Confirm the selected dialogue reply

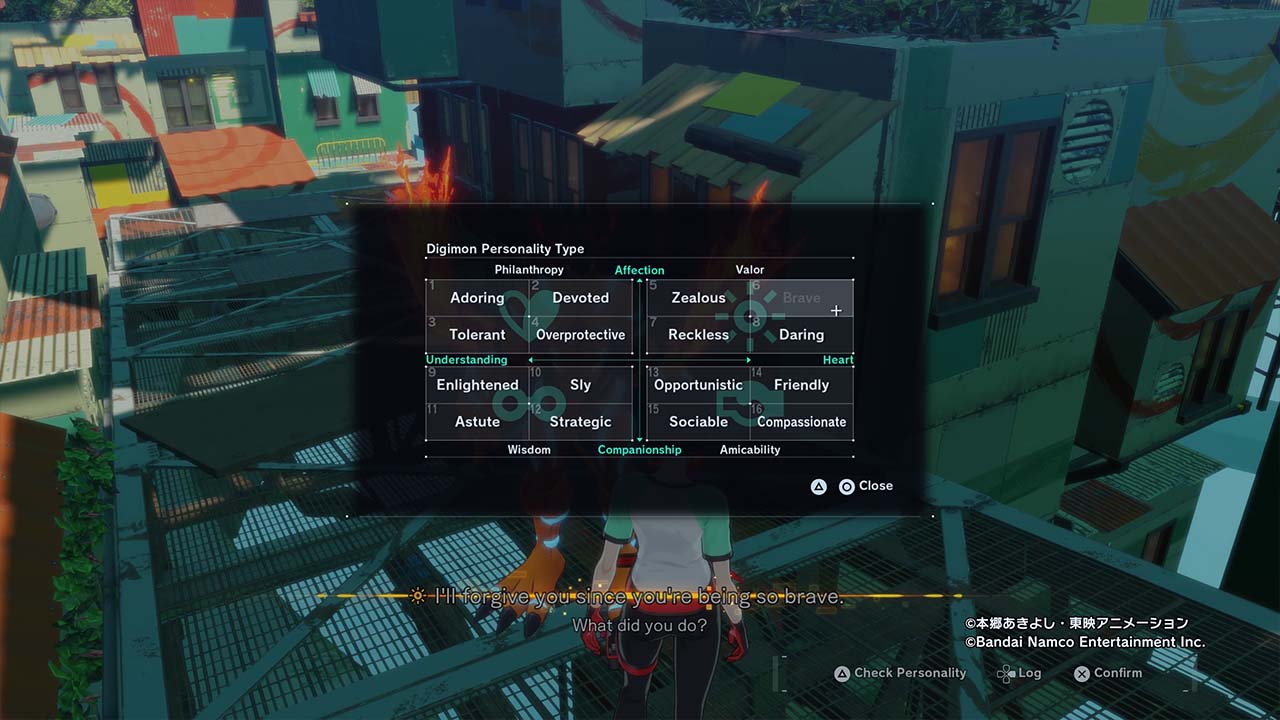coord(1107,673)
